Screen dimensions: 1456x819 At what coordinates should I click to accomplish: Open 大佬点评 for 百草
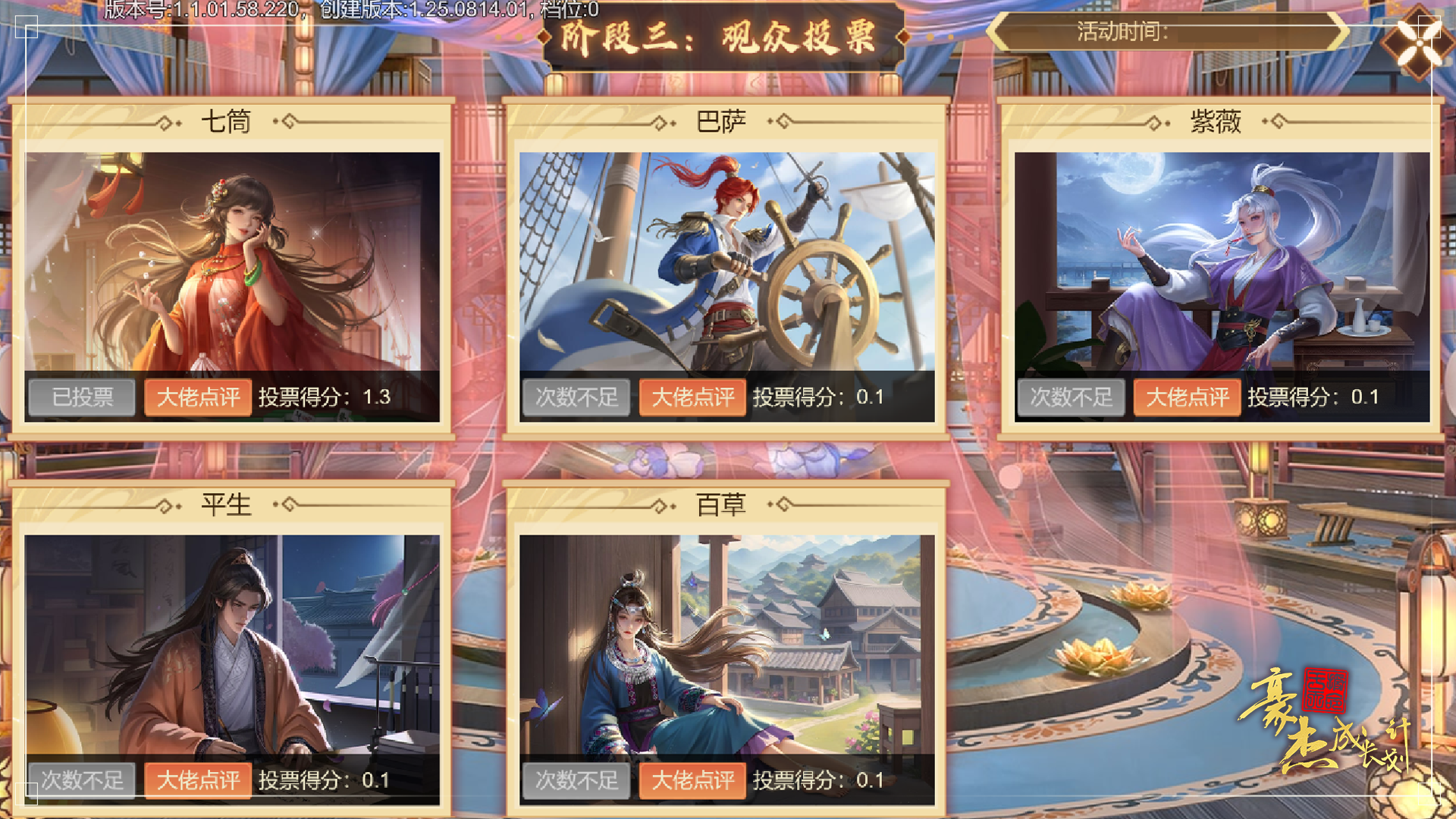click(x=692, y=780)
